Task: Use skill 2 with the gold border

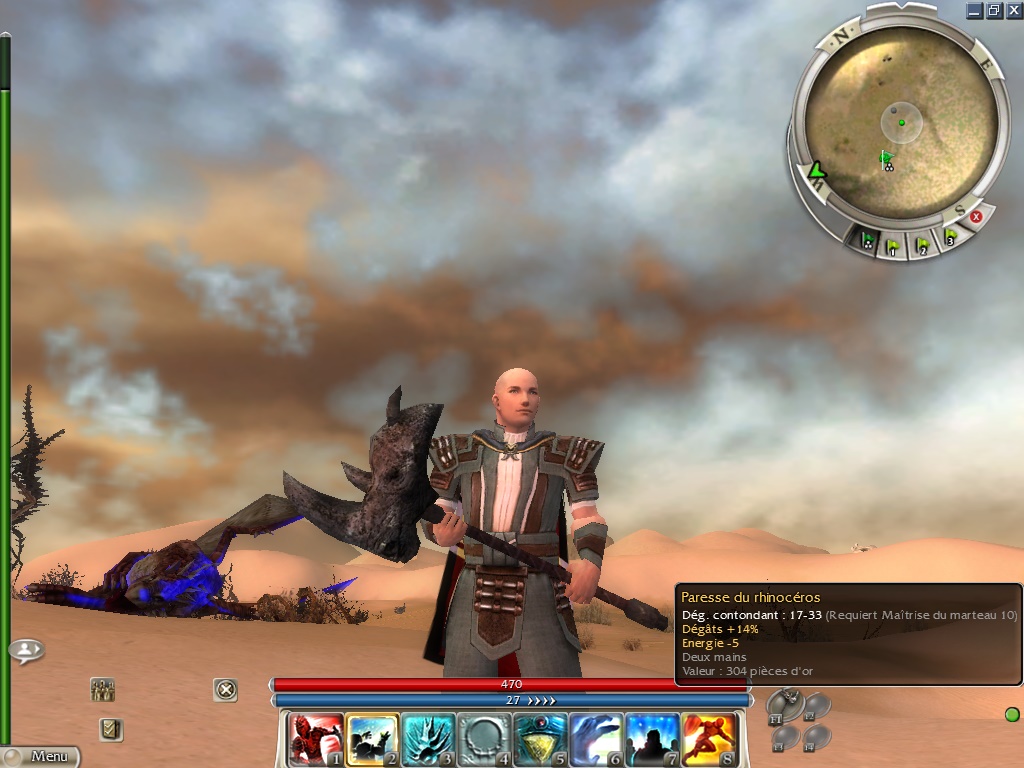Action: click(x=372, y=740)
